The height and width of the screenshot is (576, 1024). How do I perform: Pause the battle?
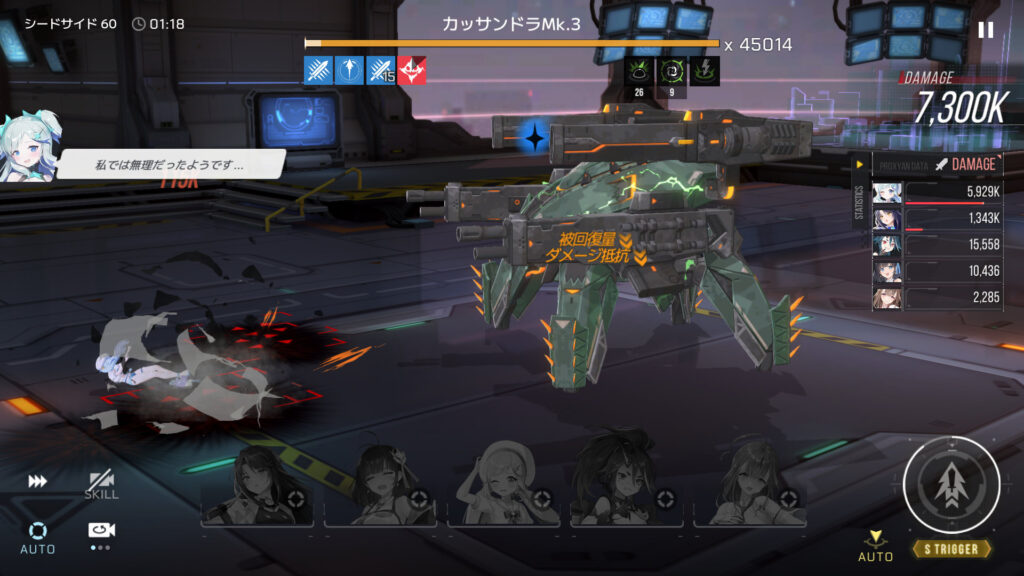(985, 30)
